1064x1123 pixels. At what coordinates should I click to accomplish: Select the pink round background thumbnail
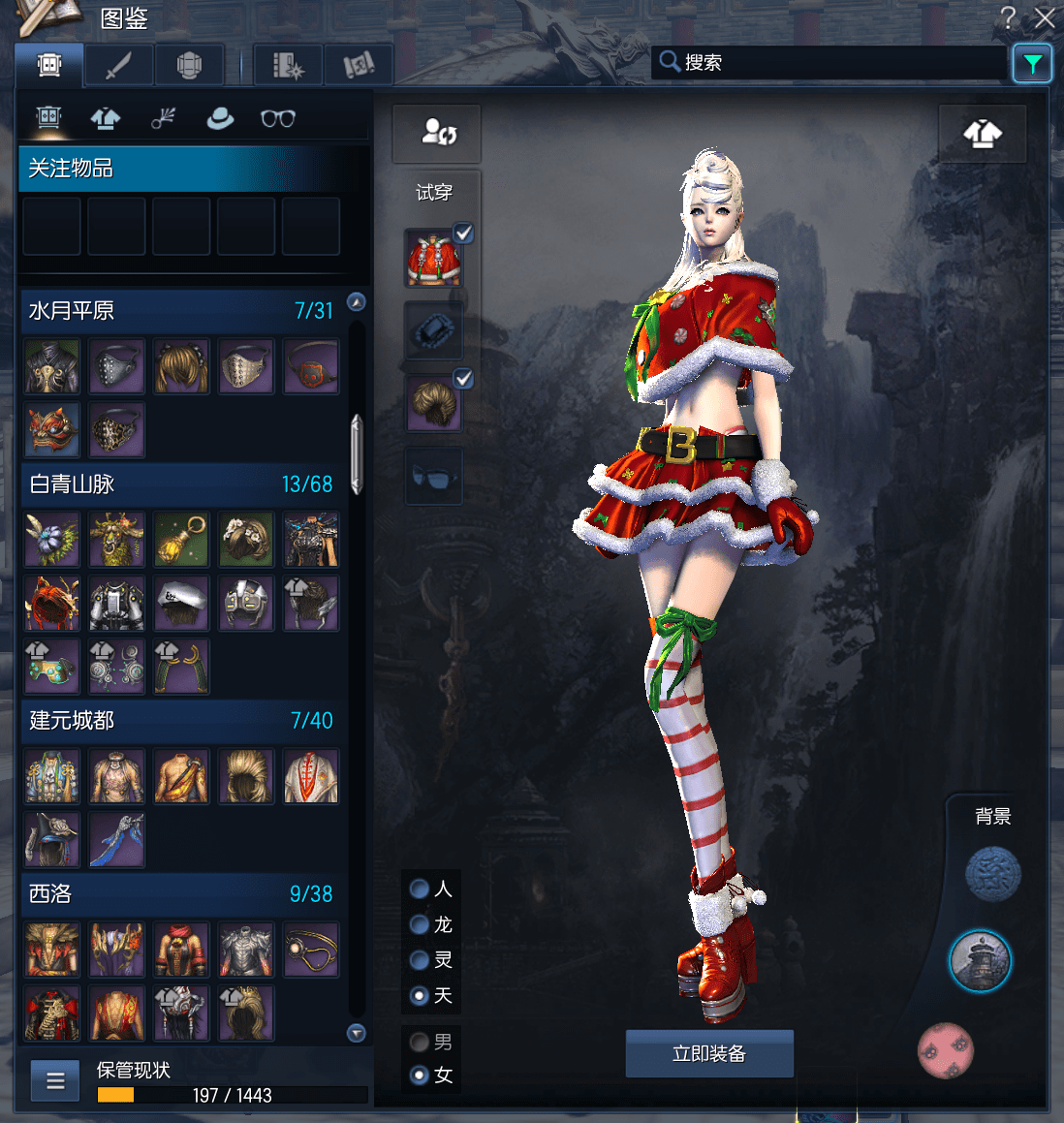click(945, 1050)
